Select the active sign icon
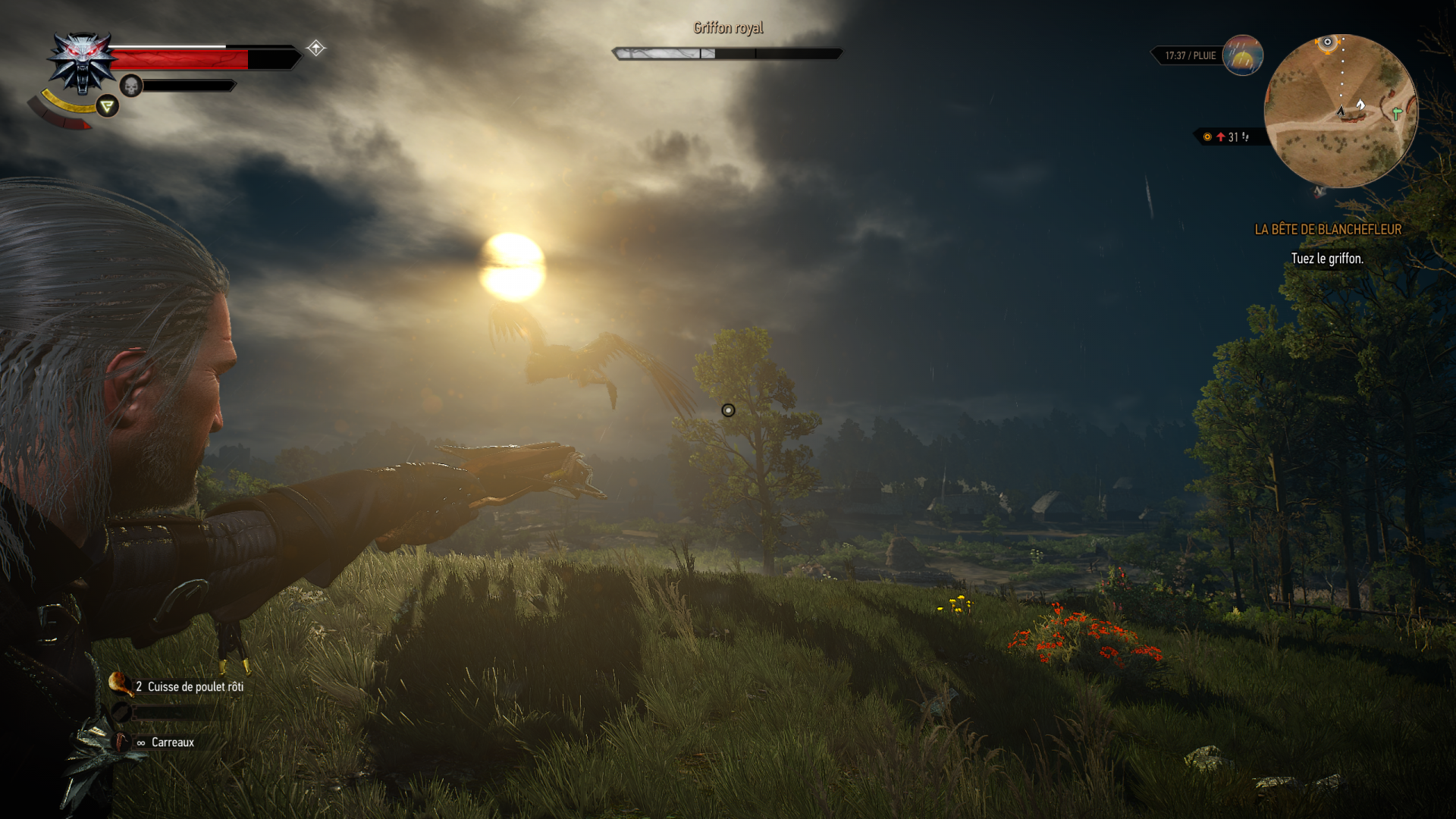The image size is (1456, 819). (x=108, y=106)
